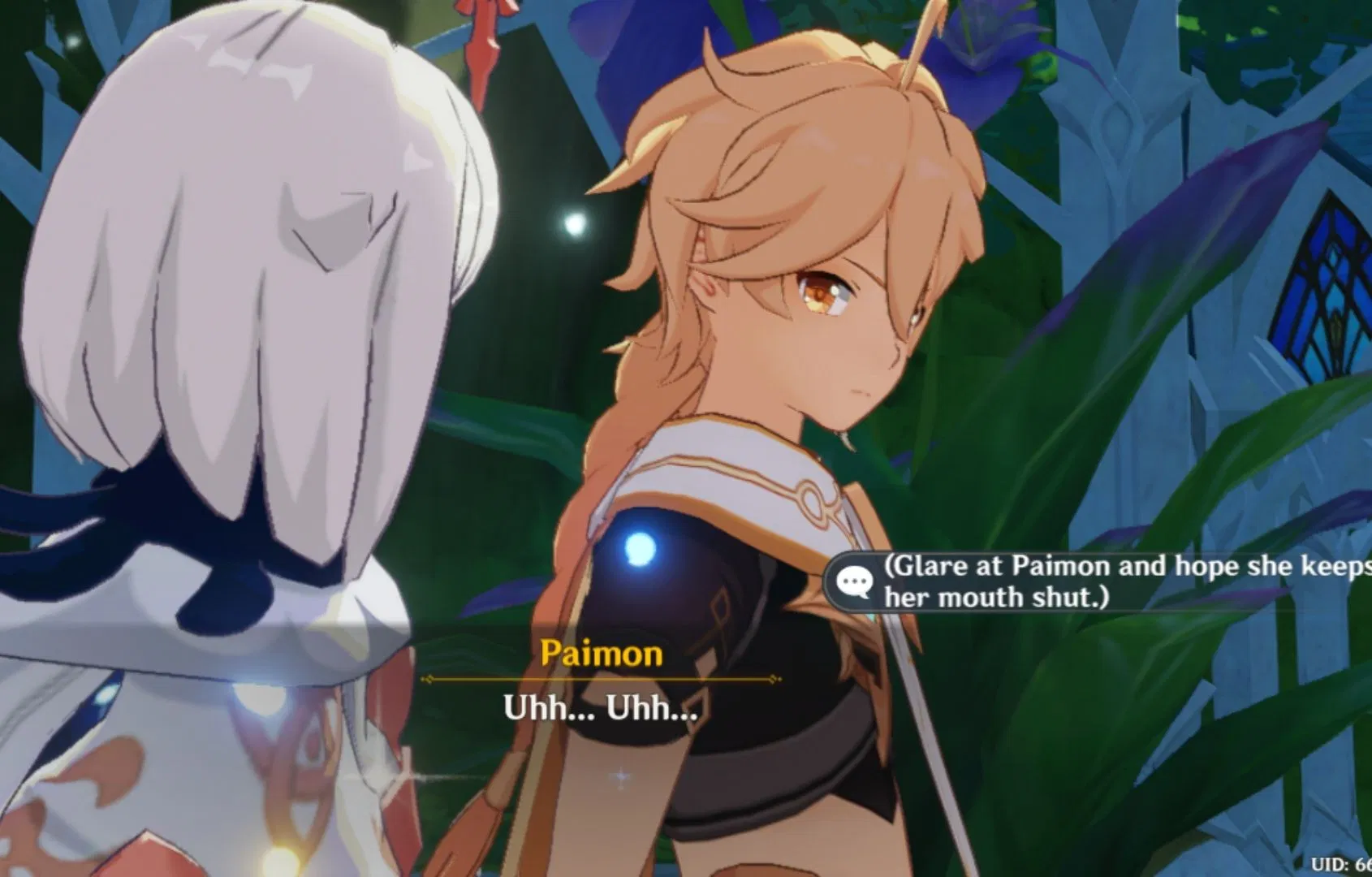1372x877 pixels.
Task: Click the Paimon name label
Action: coord(600,655)
